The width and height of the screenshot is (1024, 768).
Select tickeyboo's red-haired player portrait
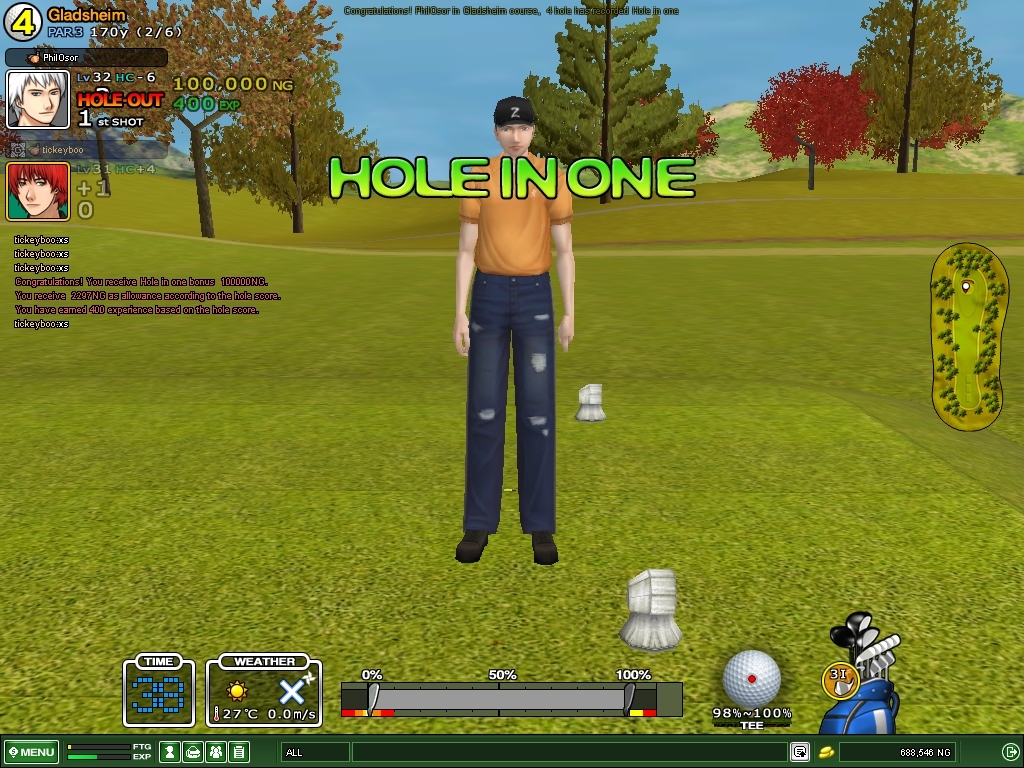pyautogui.click(x=38, y=191)
